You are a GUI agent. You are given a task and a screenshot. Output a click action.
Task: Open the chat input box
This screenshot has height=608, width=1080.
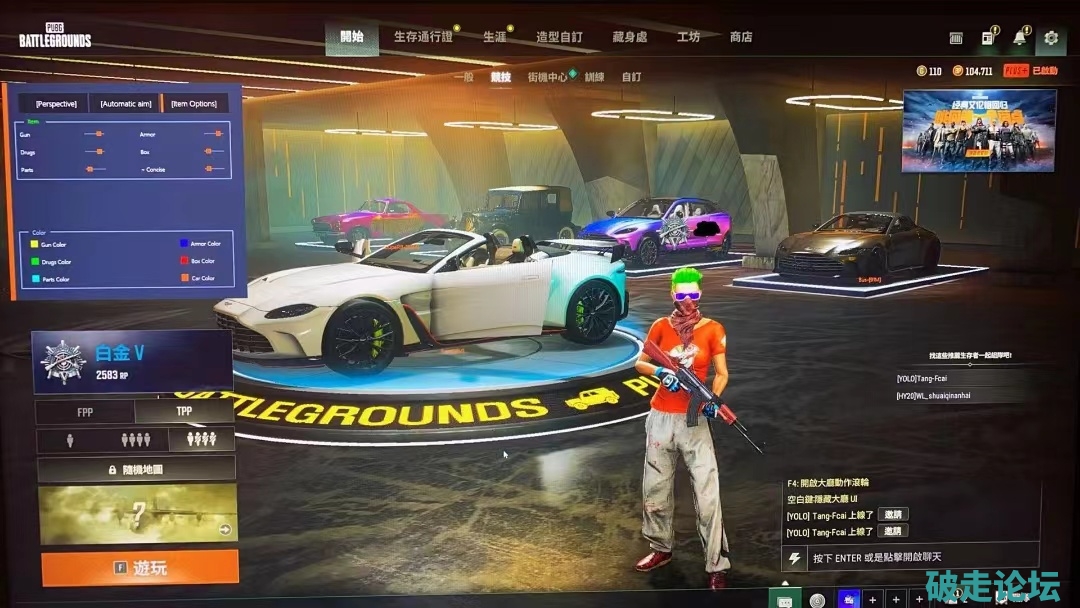point(910,557)
